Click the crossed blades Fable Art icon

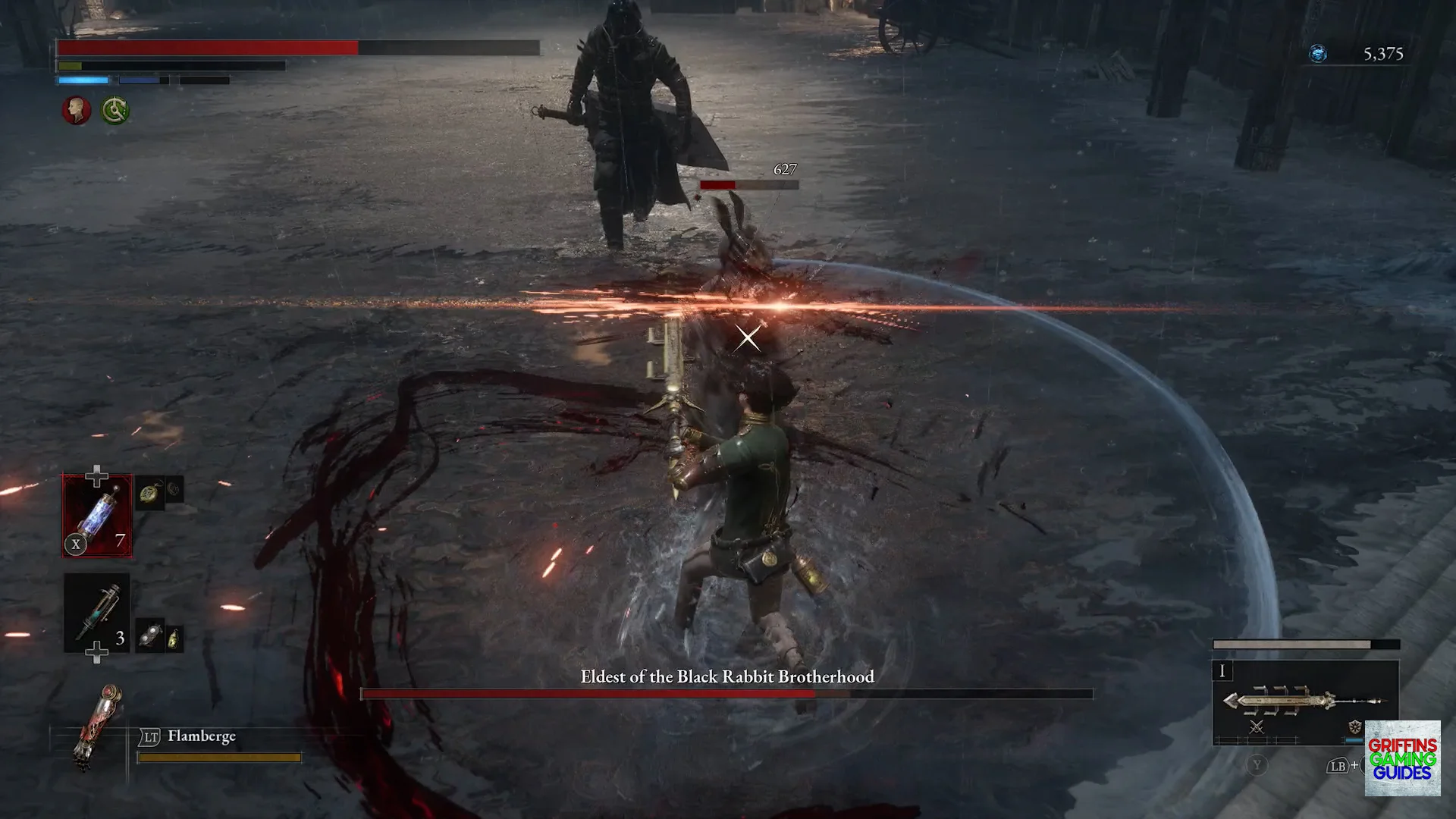click(x=1257, y=727)
